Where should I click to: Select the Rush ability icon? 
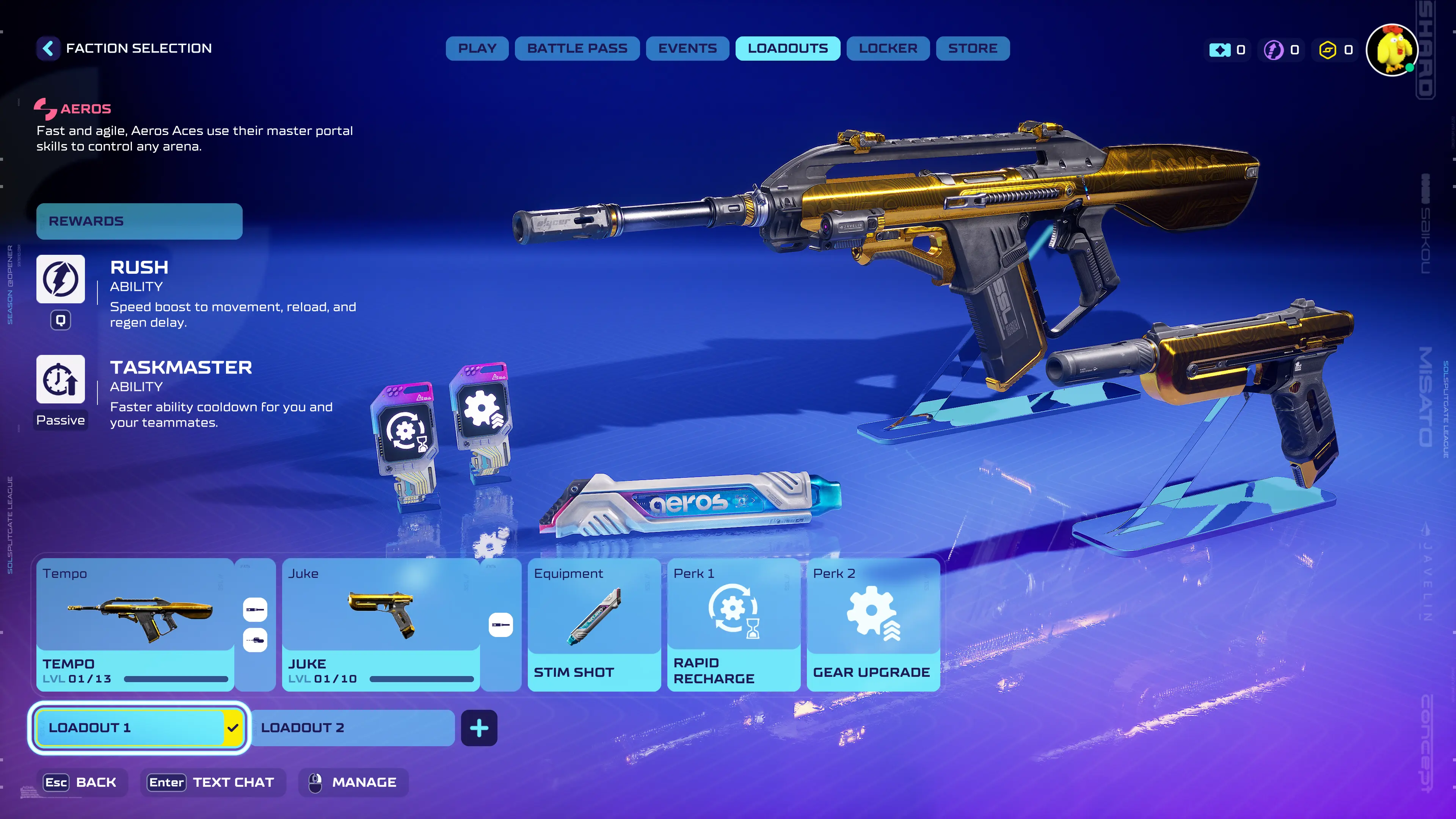tap(61, 279)
